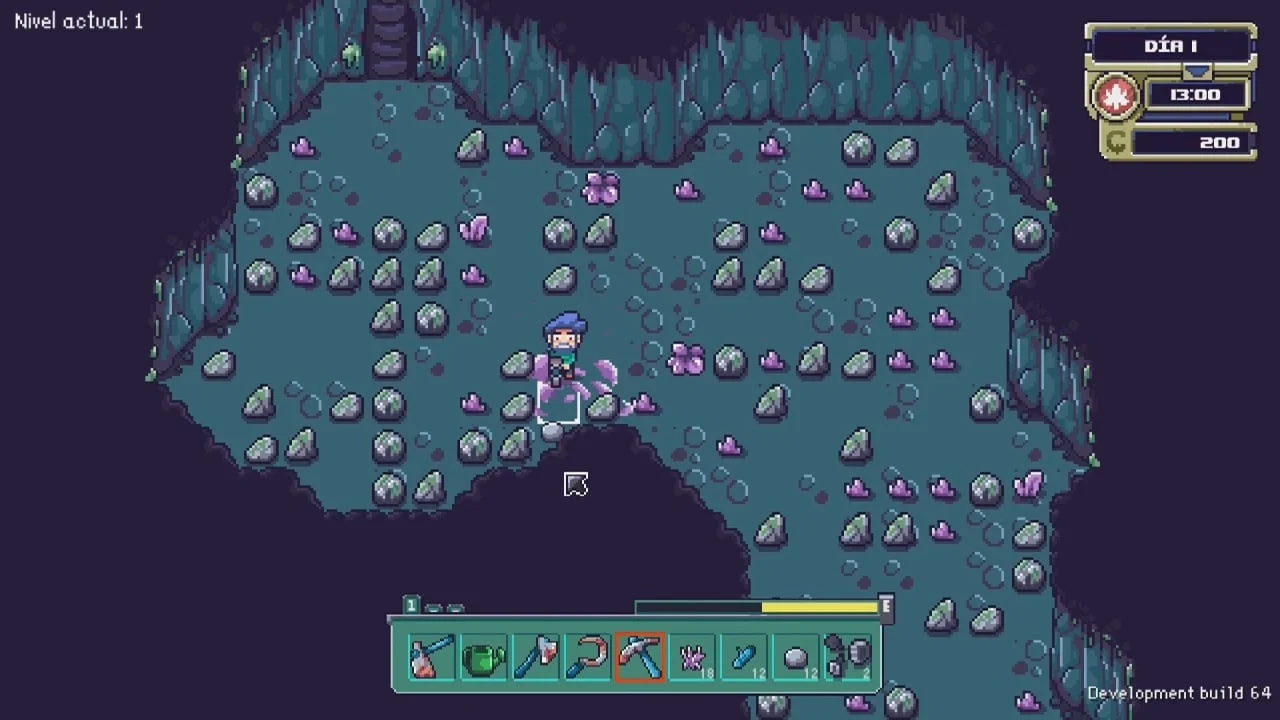
Task: Choose the dark ore chunks slot
Action: [848, 657]
